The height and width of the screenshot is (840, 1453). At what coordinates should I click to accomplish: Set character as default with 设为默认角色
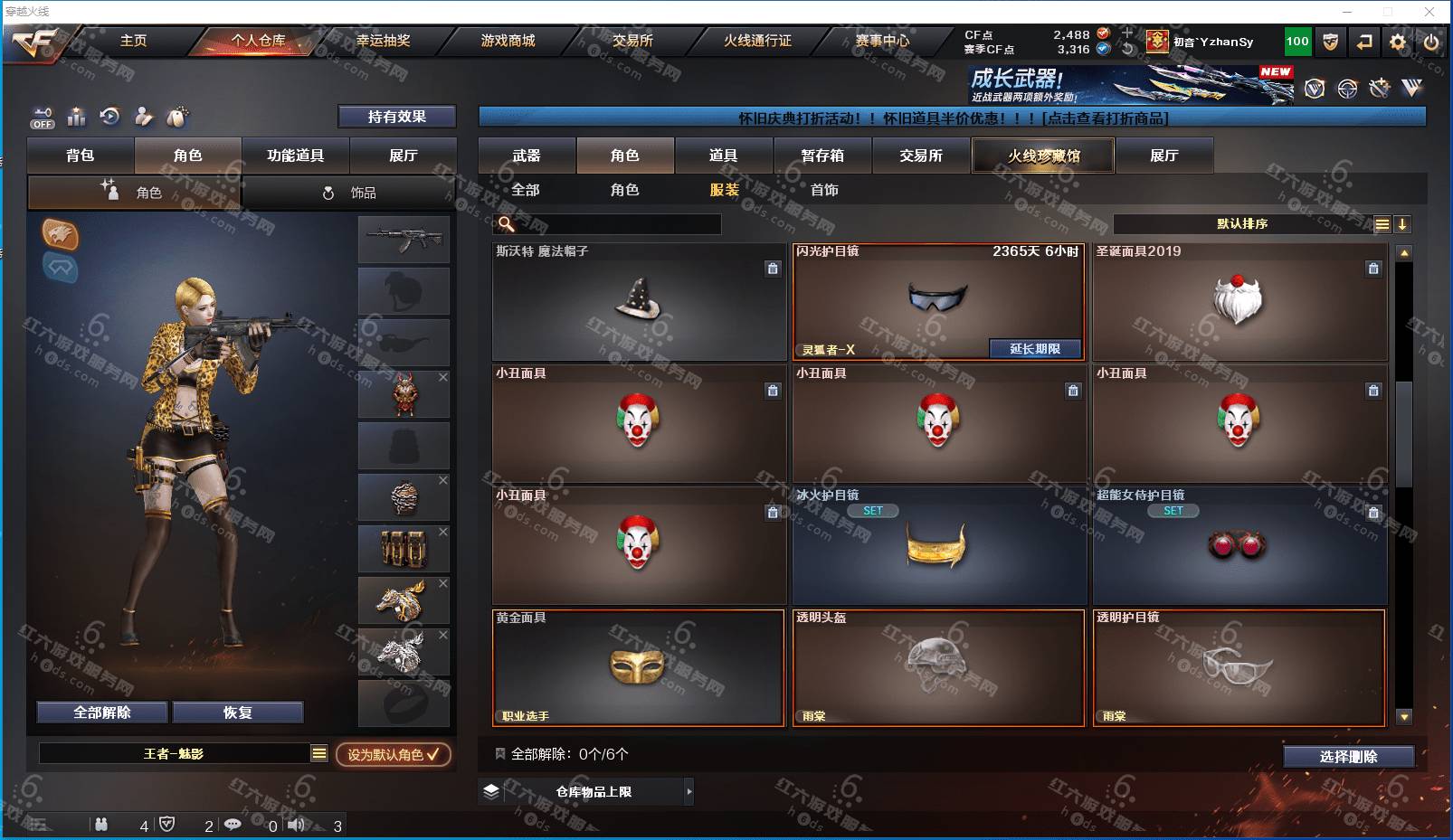393,754
